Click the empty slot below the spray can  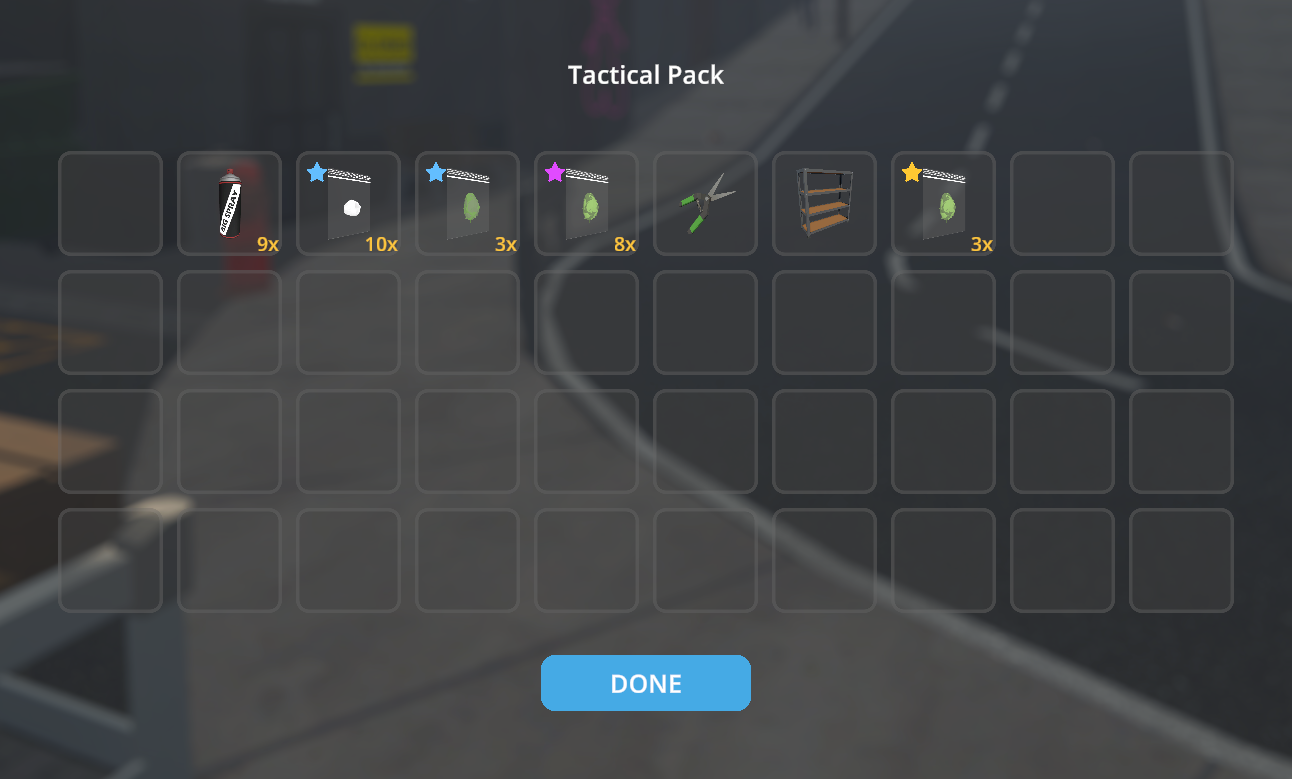(229, 321)
